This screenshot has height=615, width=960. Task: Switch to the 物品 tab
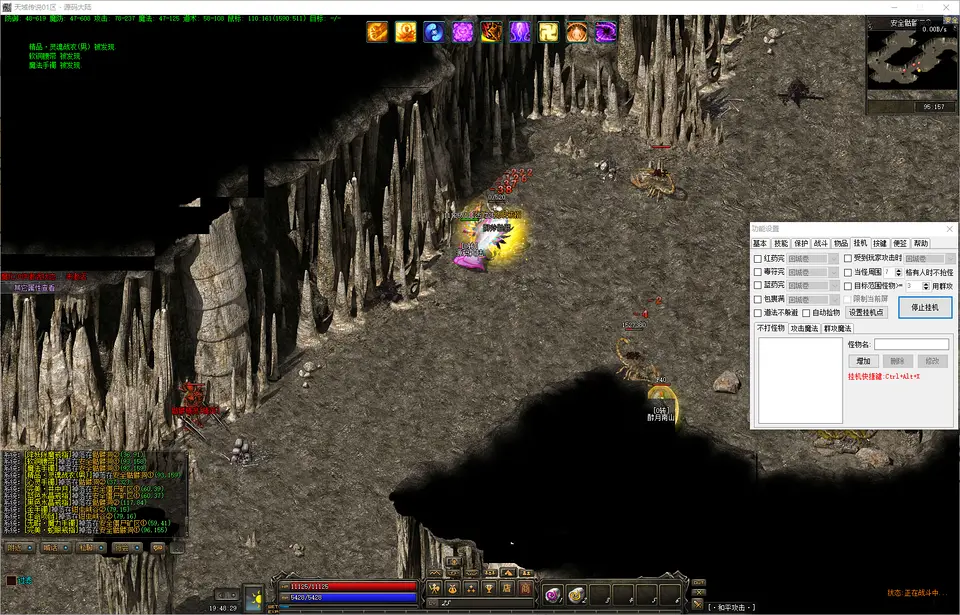841,243
